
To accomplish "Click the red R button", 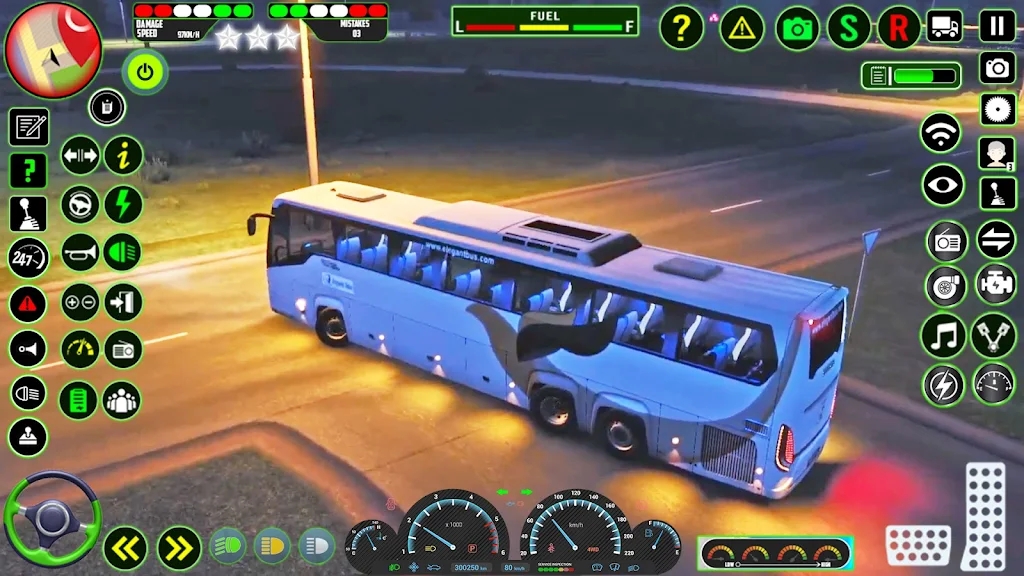I will click(898, 27).
